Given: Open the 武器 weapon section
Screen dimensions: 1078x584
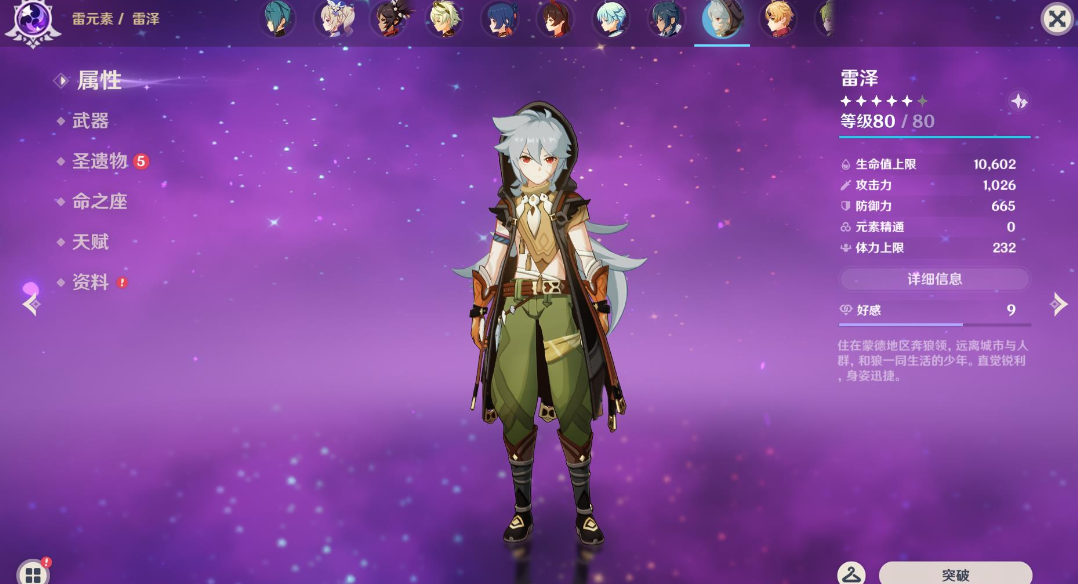Looking at the screenshot, I should [x=90, y=121].
